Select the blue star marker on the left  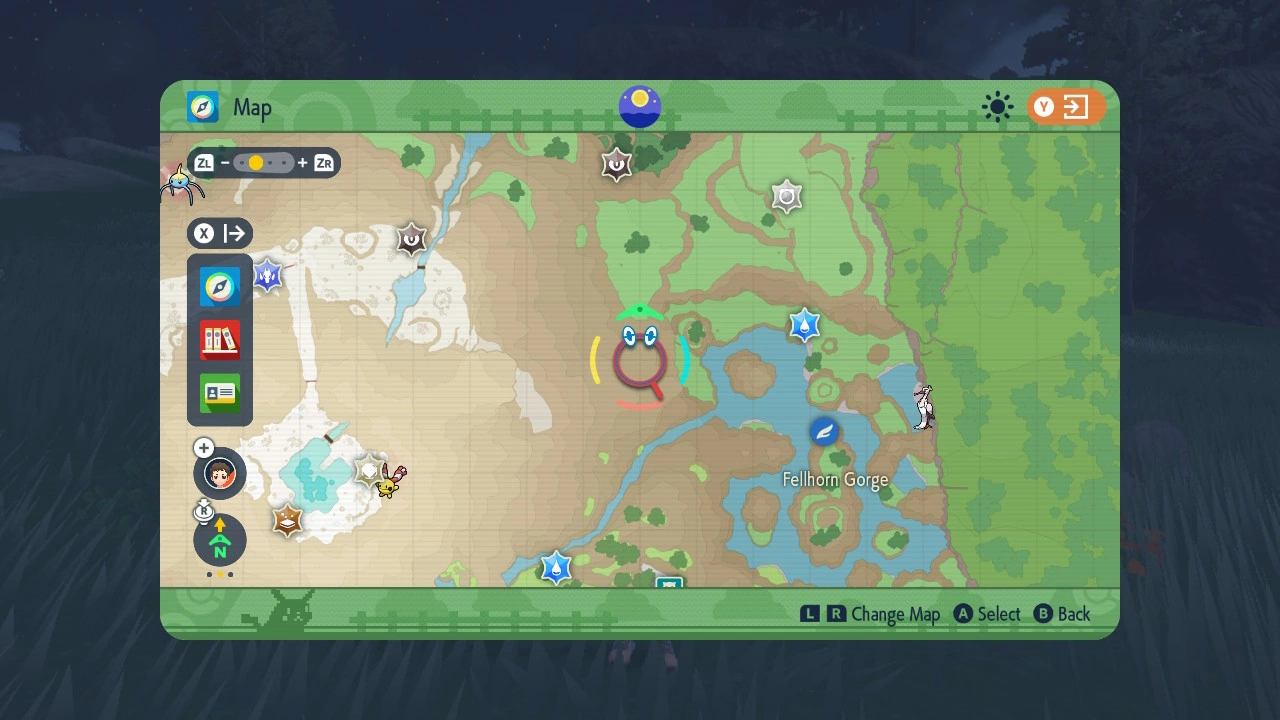click(x=267, y=276)
